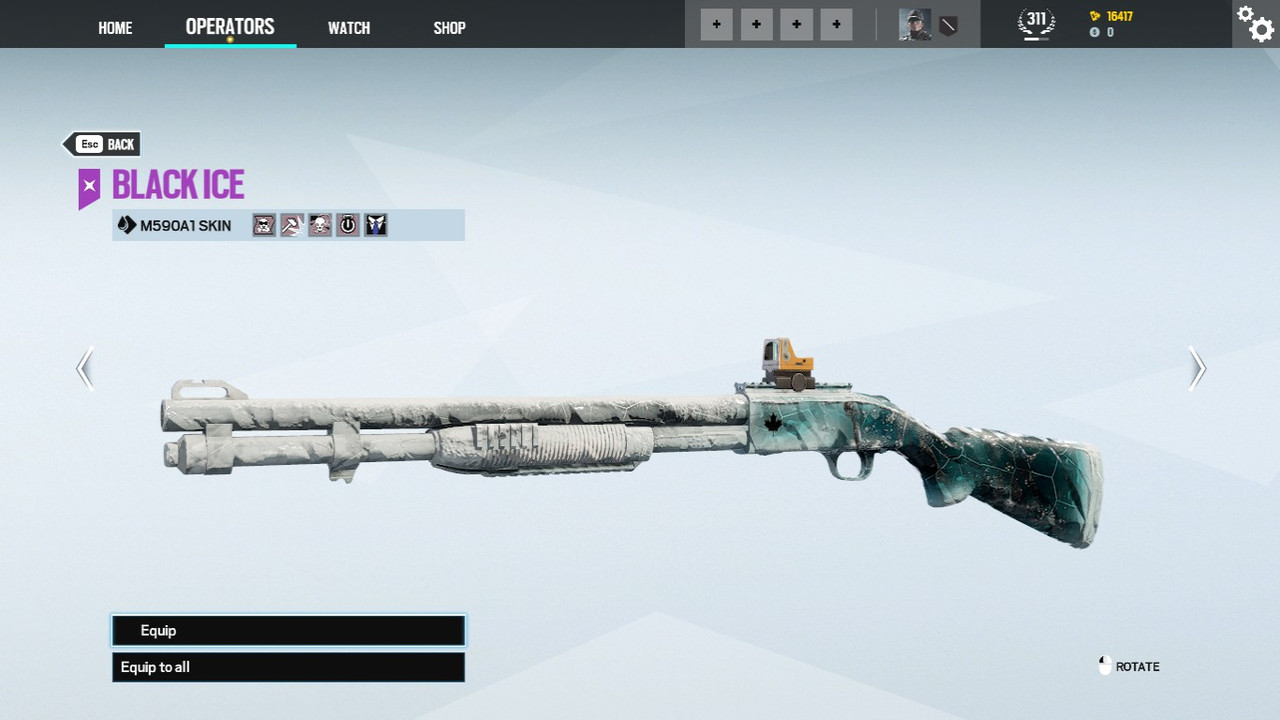Open the player profile portrait

[914, 25]
